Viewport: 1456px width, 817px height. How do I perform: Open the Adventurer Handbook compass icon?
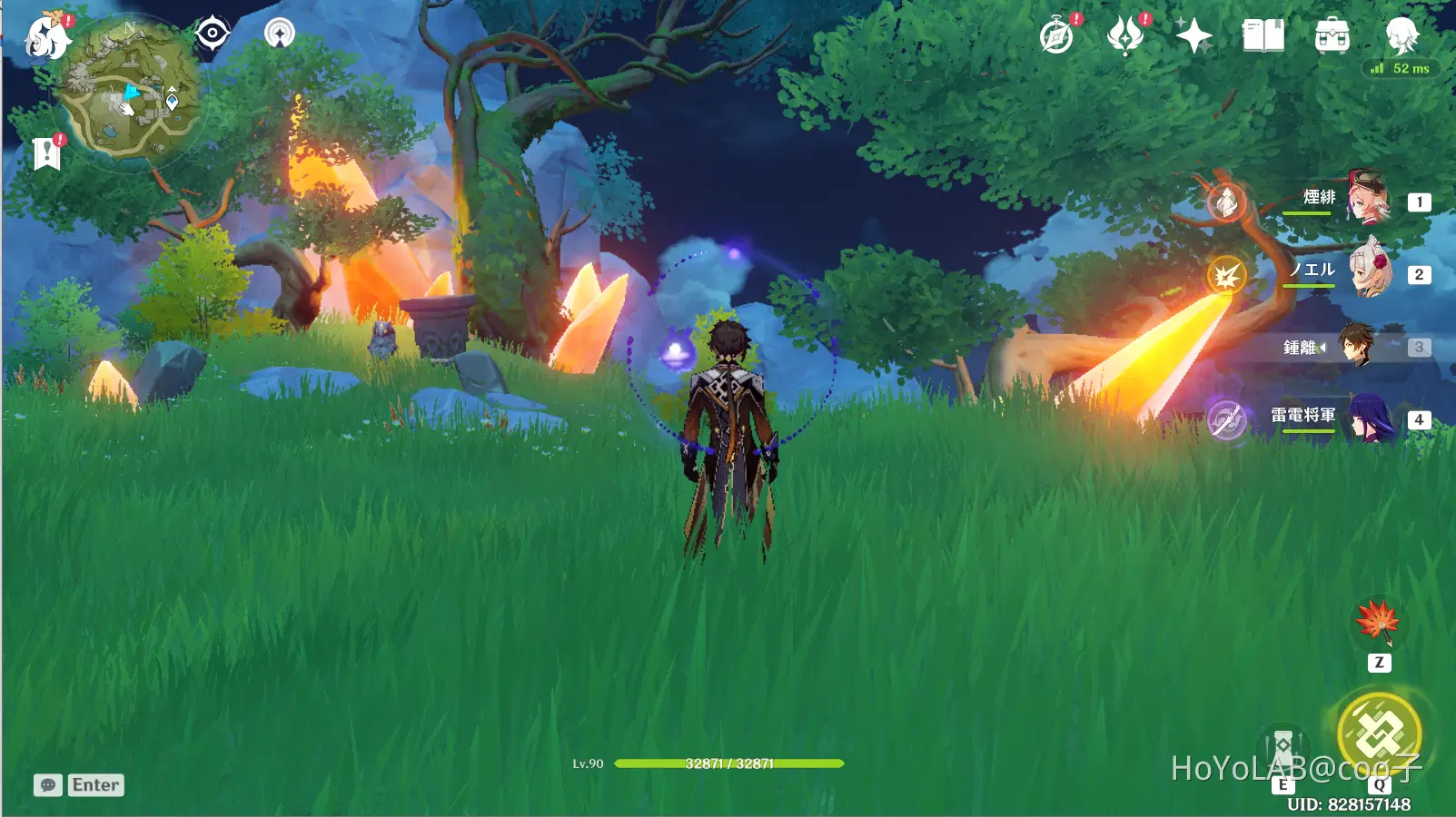[x=1057, y=36]
